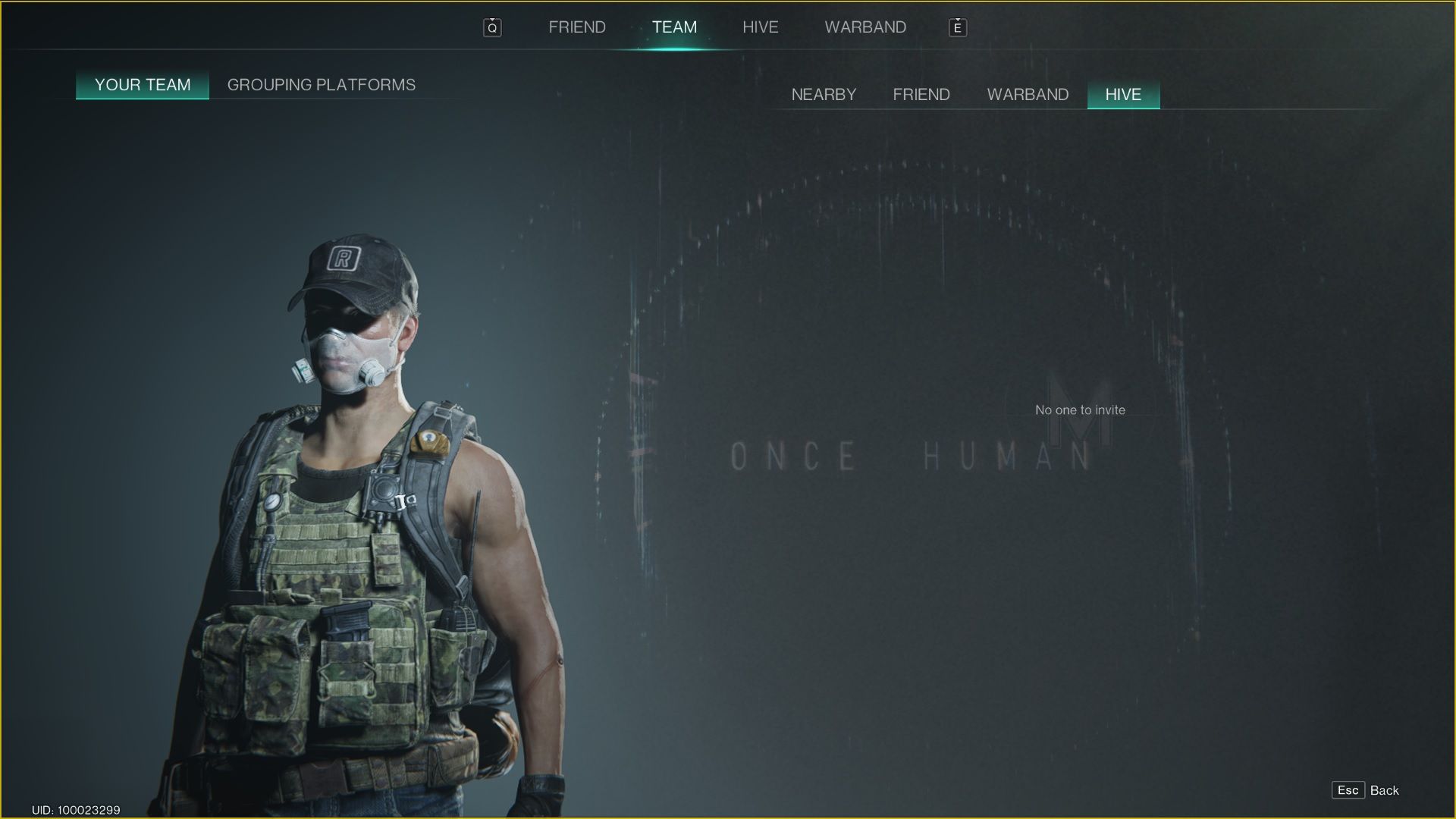The height and width of the screenshot is (819, 1456).
Task: Select the HIVE filter on the right
Action: tap(1123, 94)
